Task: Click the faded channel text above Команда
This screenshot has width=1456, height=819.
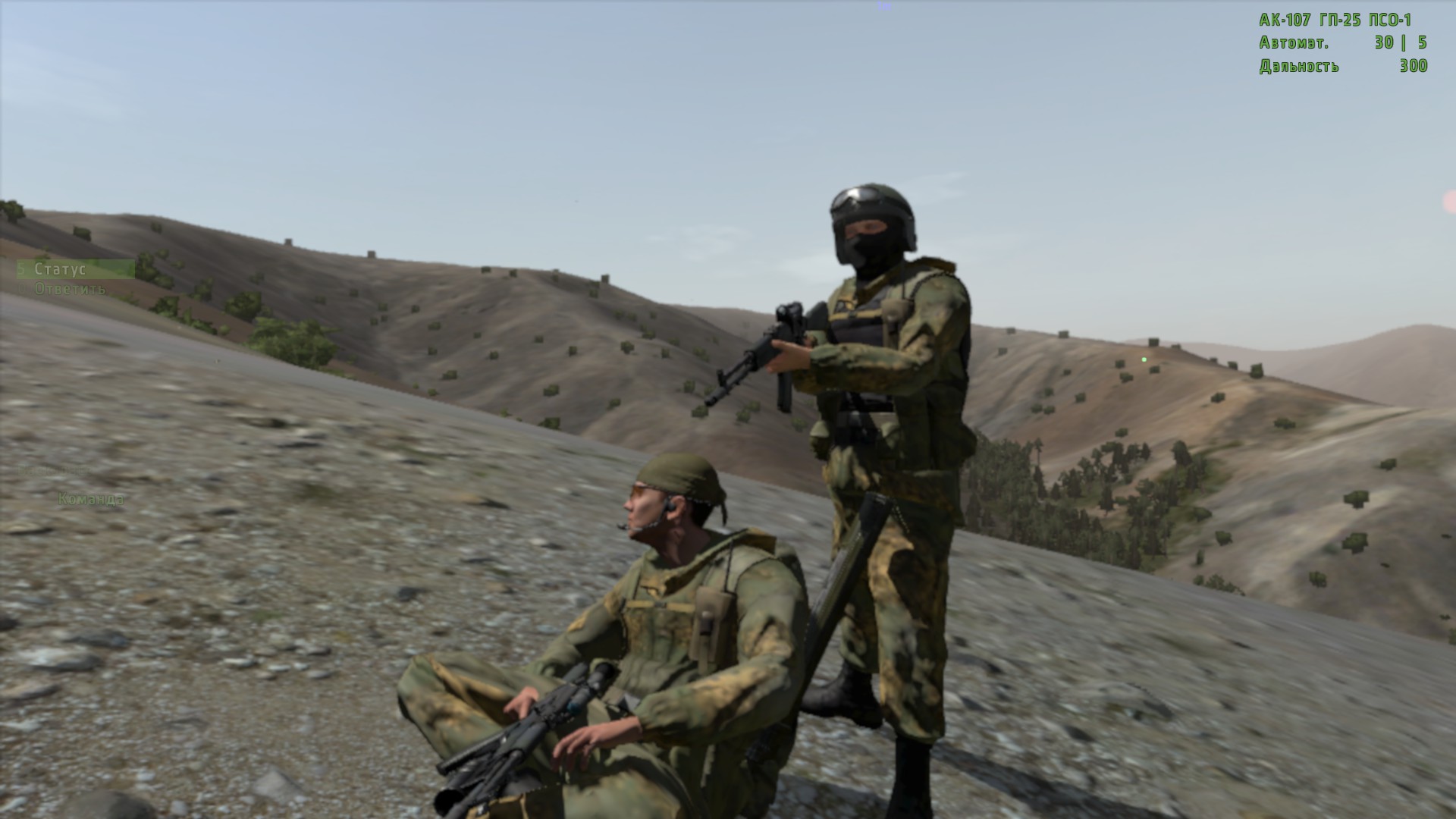Action: coord(53,471)
